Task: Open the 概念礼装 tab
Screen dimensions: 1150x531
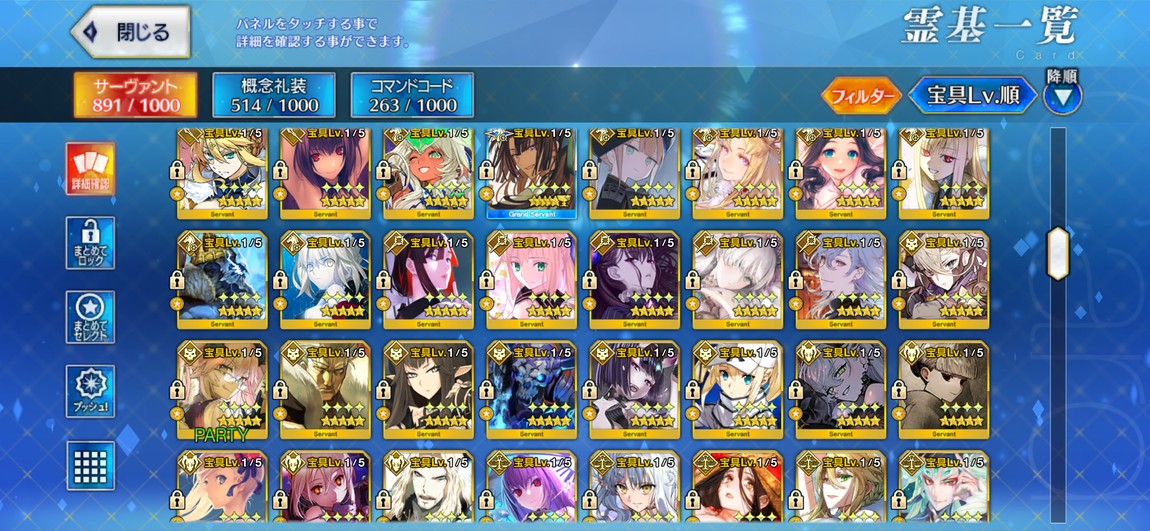Action: point(274,95)
